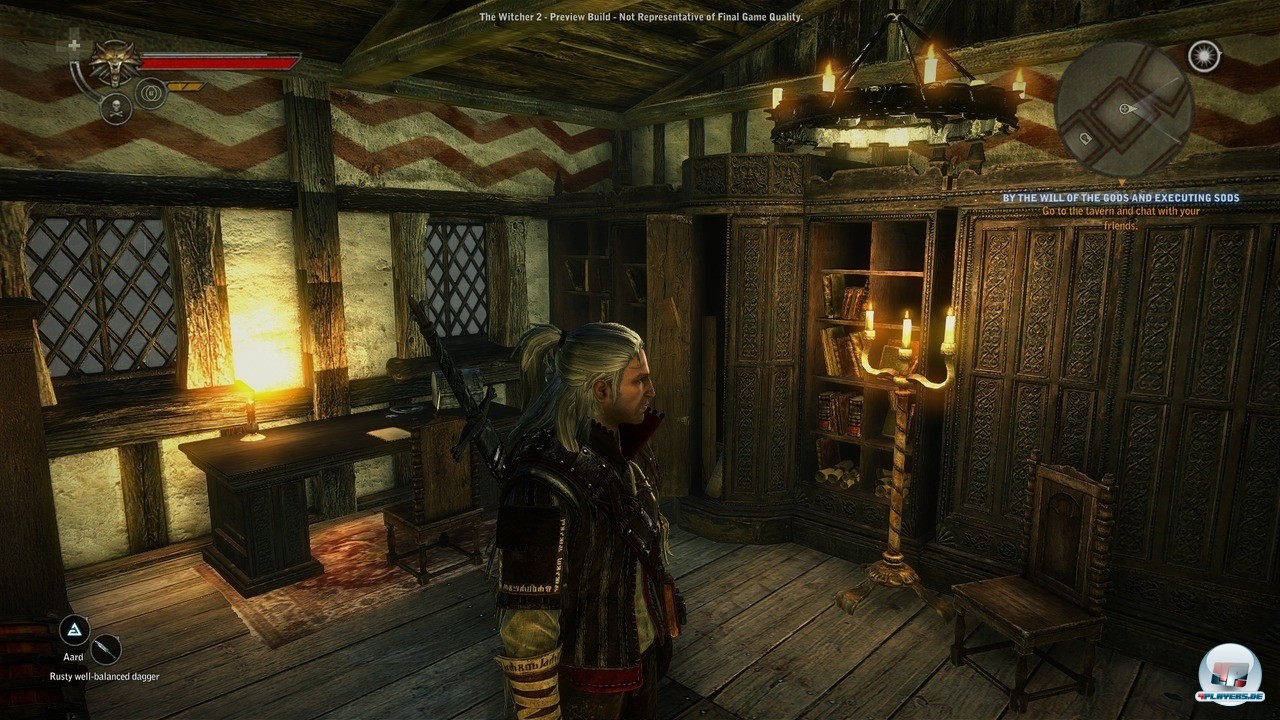Open the tracked quest 'By the Will of the Gods'
1280x720 pixels.
[1121, 198]
